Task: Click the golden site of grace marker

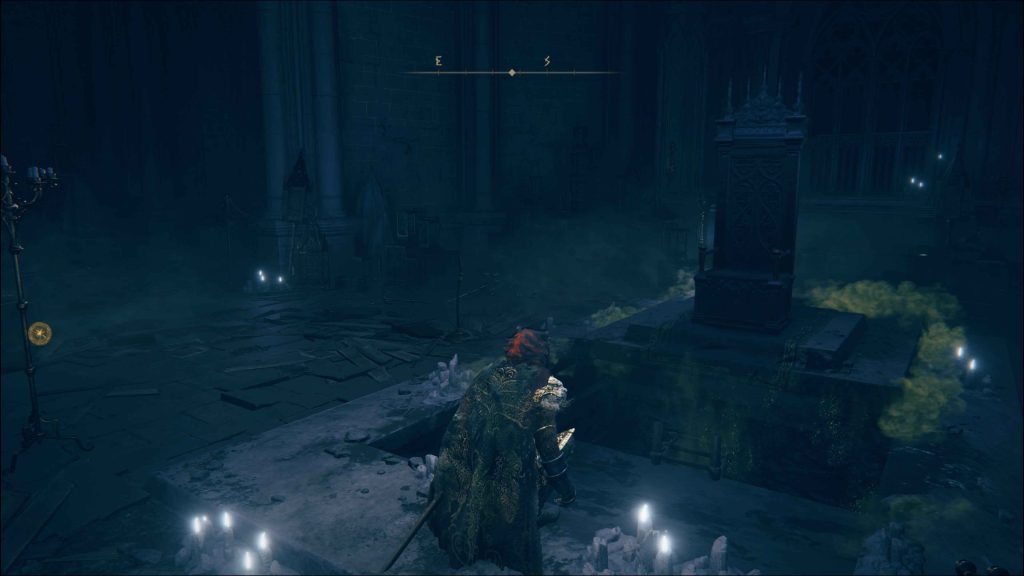Action: [39, 333]
